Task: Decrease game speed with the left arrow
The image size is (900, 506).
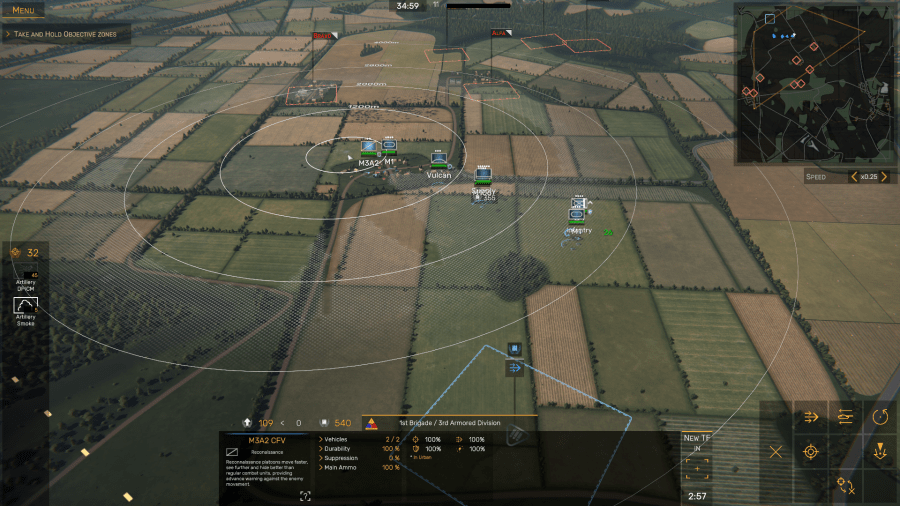Action: tap(853, 177)
